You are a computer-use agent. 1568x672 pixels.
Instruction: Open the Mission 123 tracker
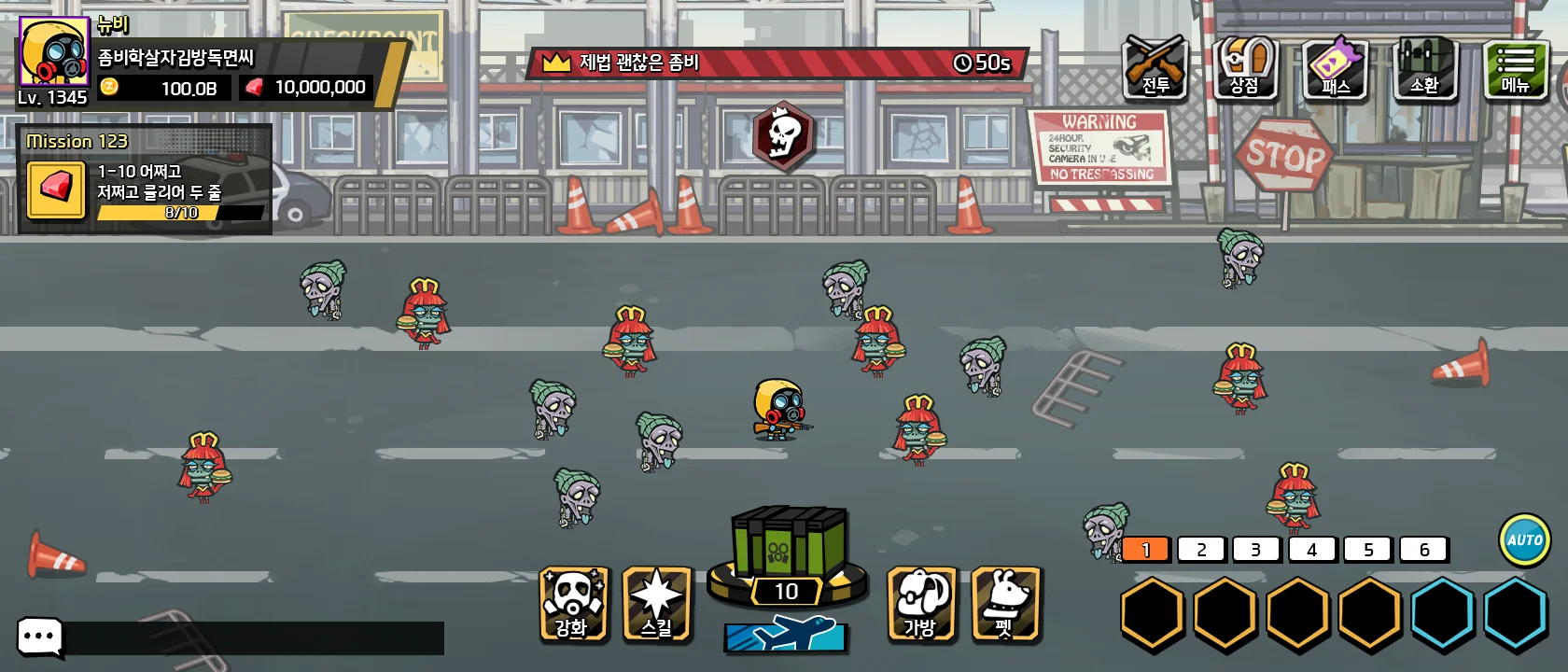pos(146,179)
